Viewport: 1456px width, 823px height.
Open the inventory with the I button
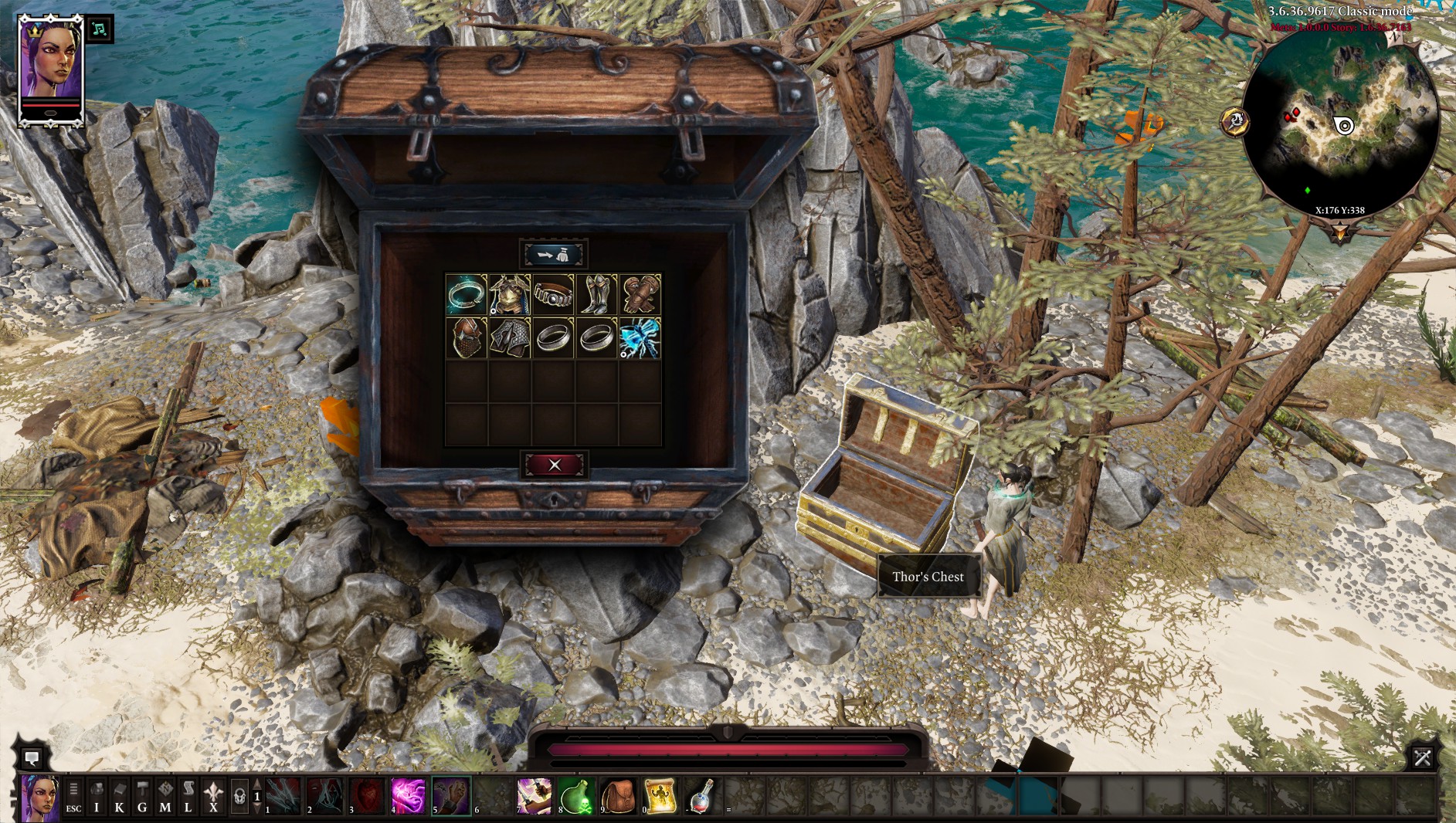click(x=97, y=798)
